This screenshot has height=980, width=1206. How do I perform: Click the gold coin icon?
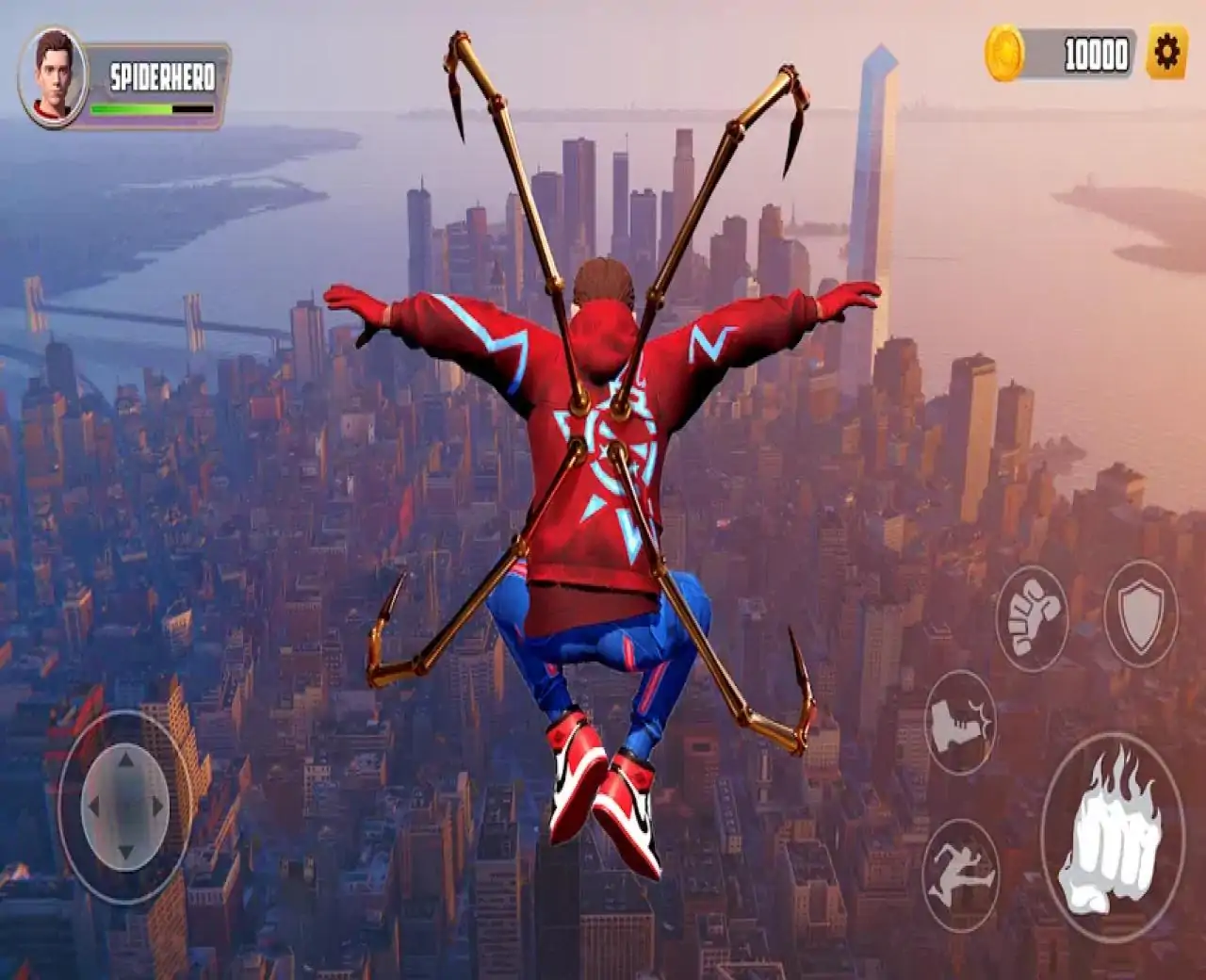pos(1004,54)
